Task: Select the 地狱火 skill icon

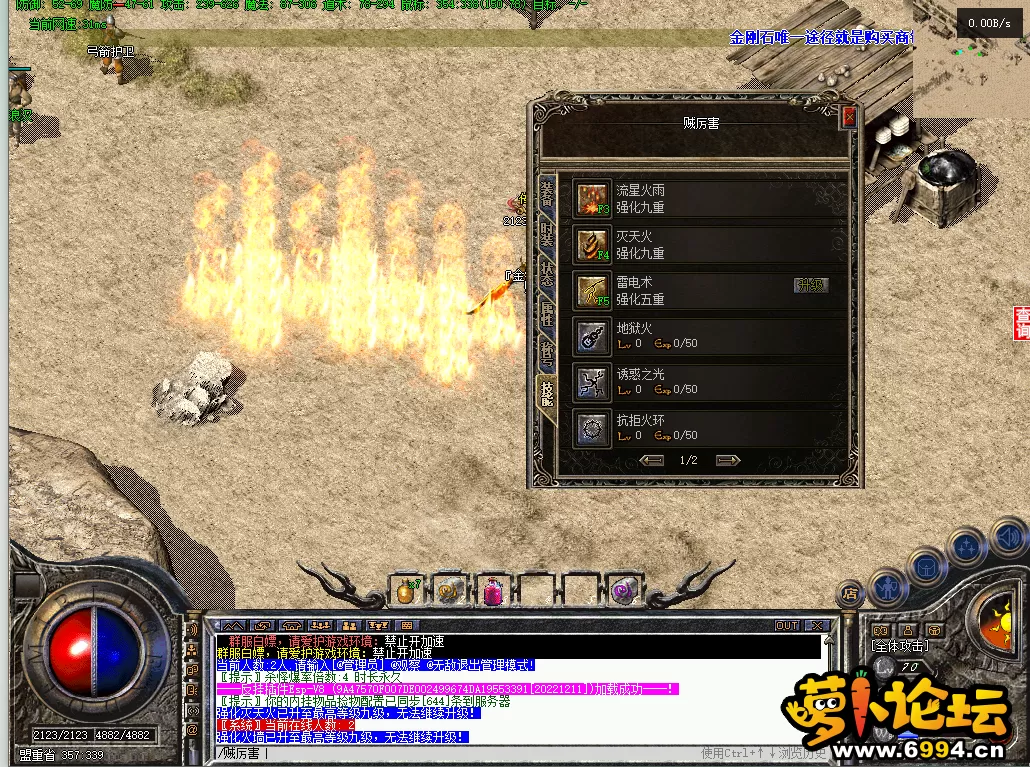Action: click(592, 336)
